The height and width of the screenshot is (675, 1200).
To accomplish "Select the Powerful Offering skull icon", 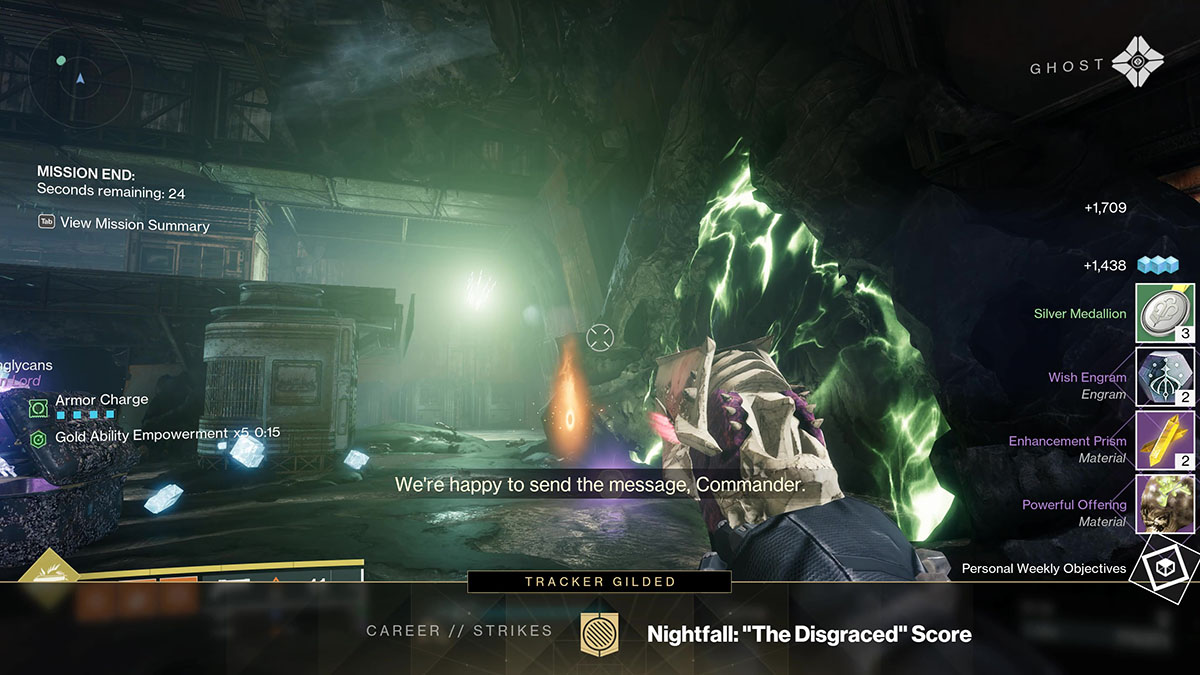I will pyautogui.click(x=1165, y=505).
